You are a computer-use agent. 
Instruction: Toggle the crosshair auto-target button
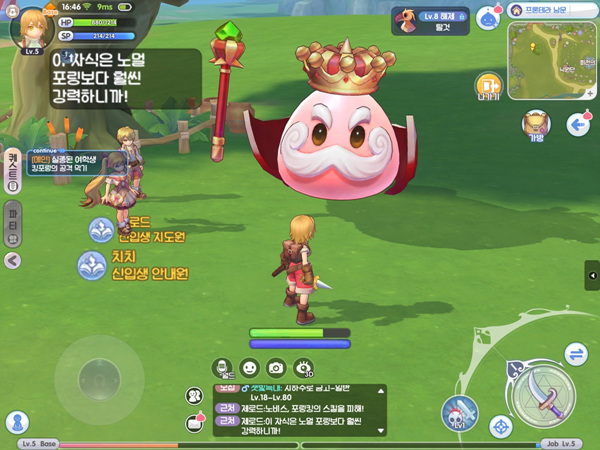coord(501,428)
